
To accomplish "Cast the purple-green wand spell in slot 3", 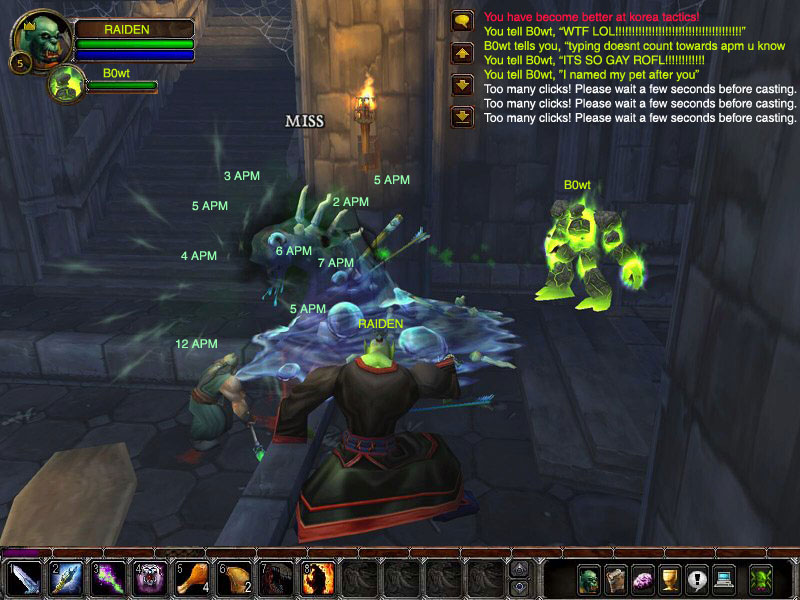I will (108, 579).
